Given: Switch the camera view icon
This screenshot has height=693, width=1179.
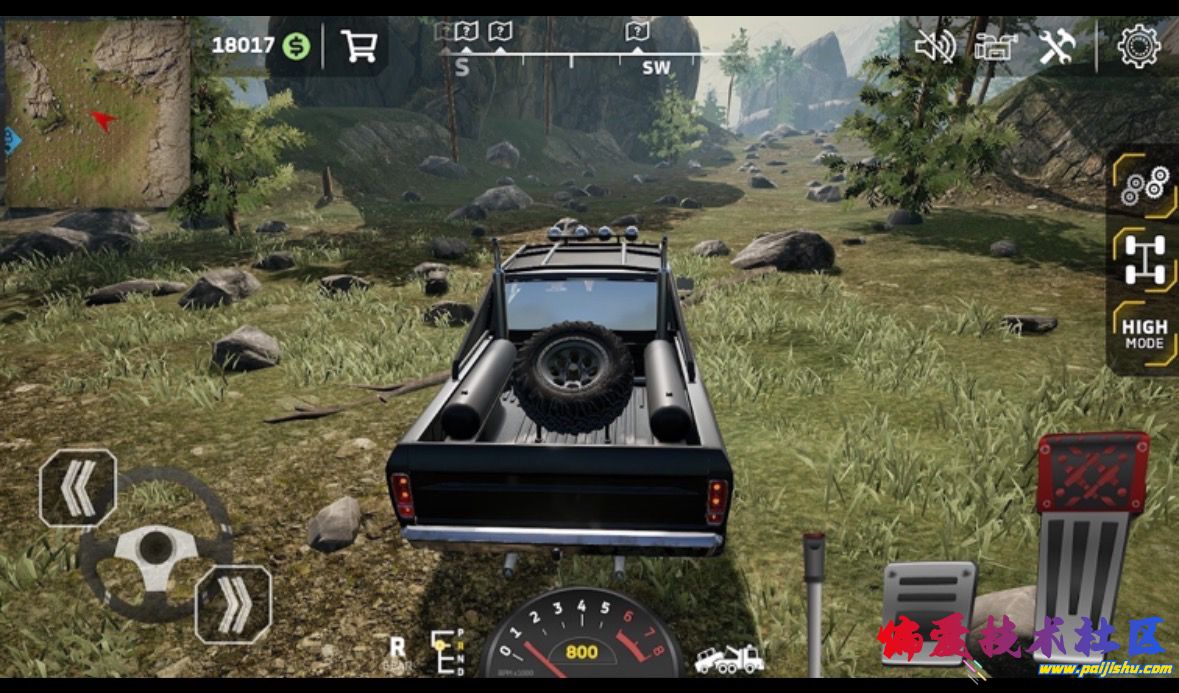Looking at the screenshot, I should pyautogui.click(x=995, y=46).
